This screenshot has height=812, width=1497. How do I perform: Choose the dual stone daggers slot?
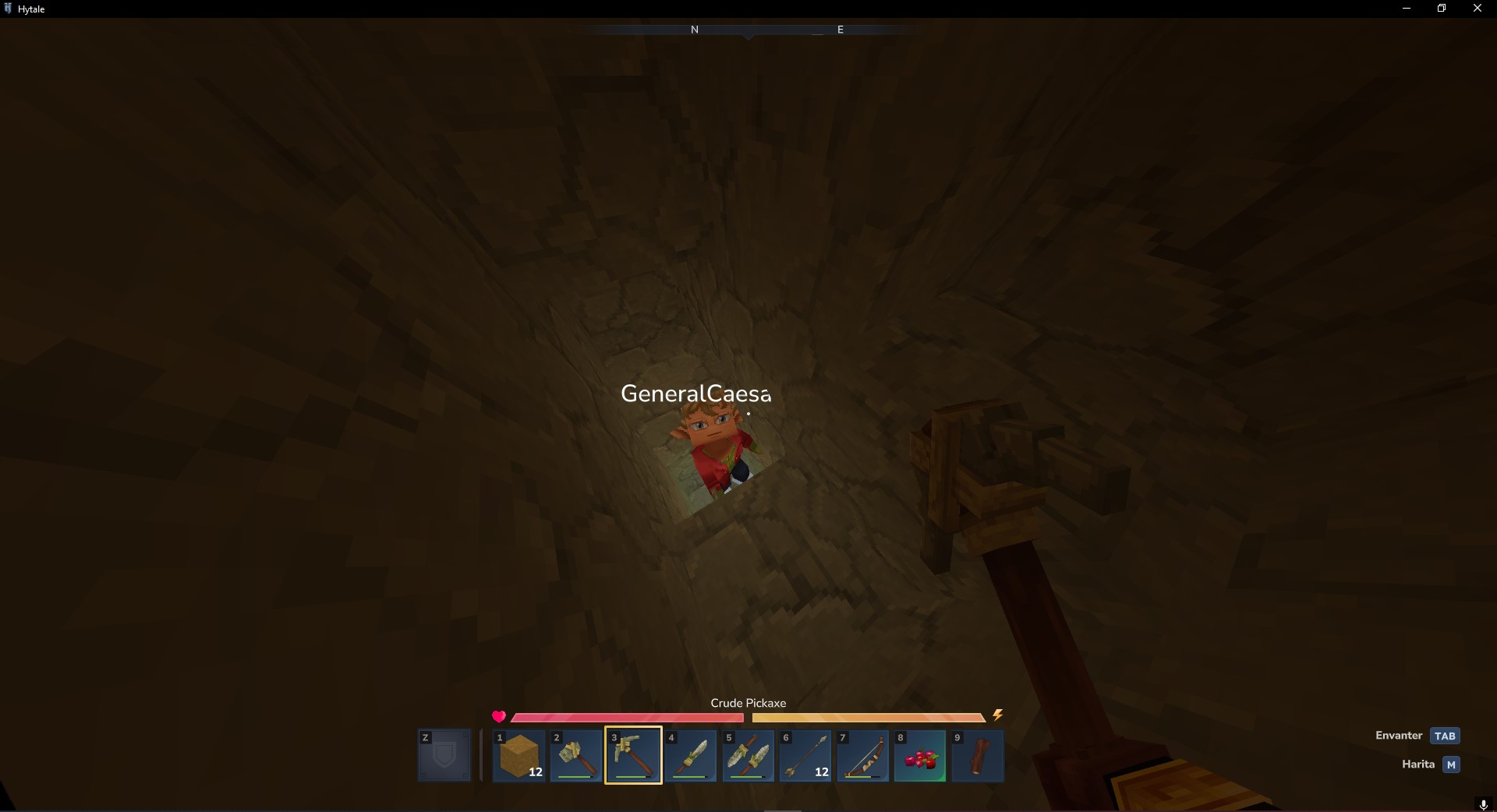[x=748, y=755]
